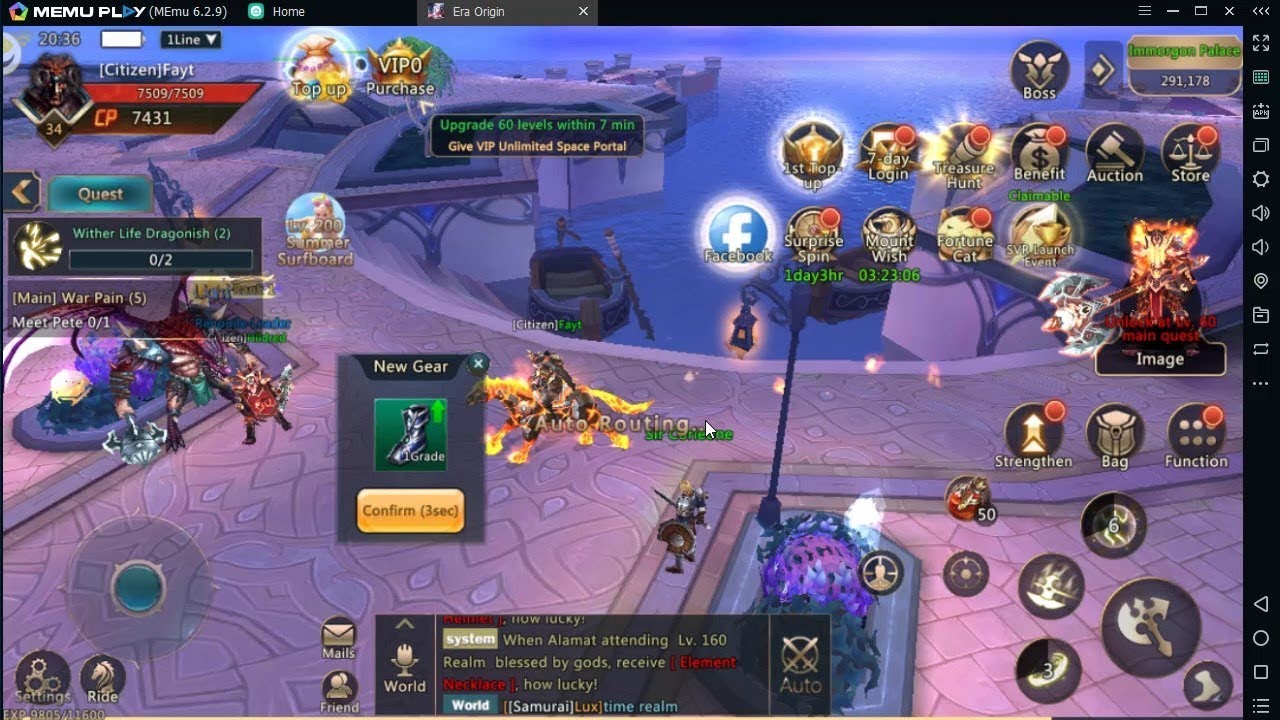Select the Quest tab

100,194
